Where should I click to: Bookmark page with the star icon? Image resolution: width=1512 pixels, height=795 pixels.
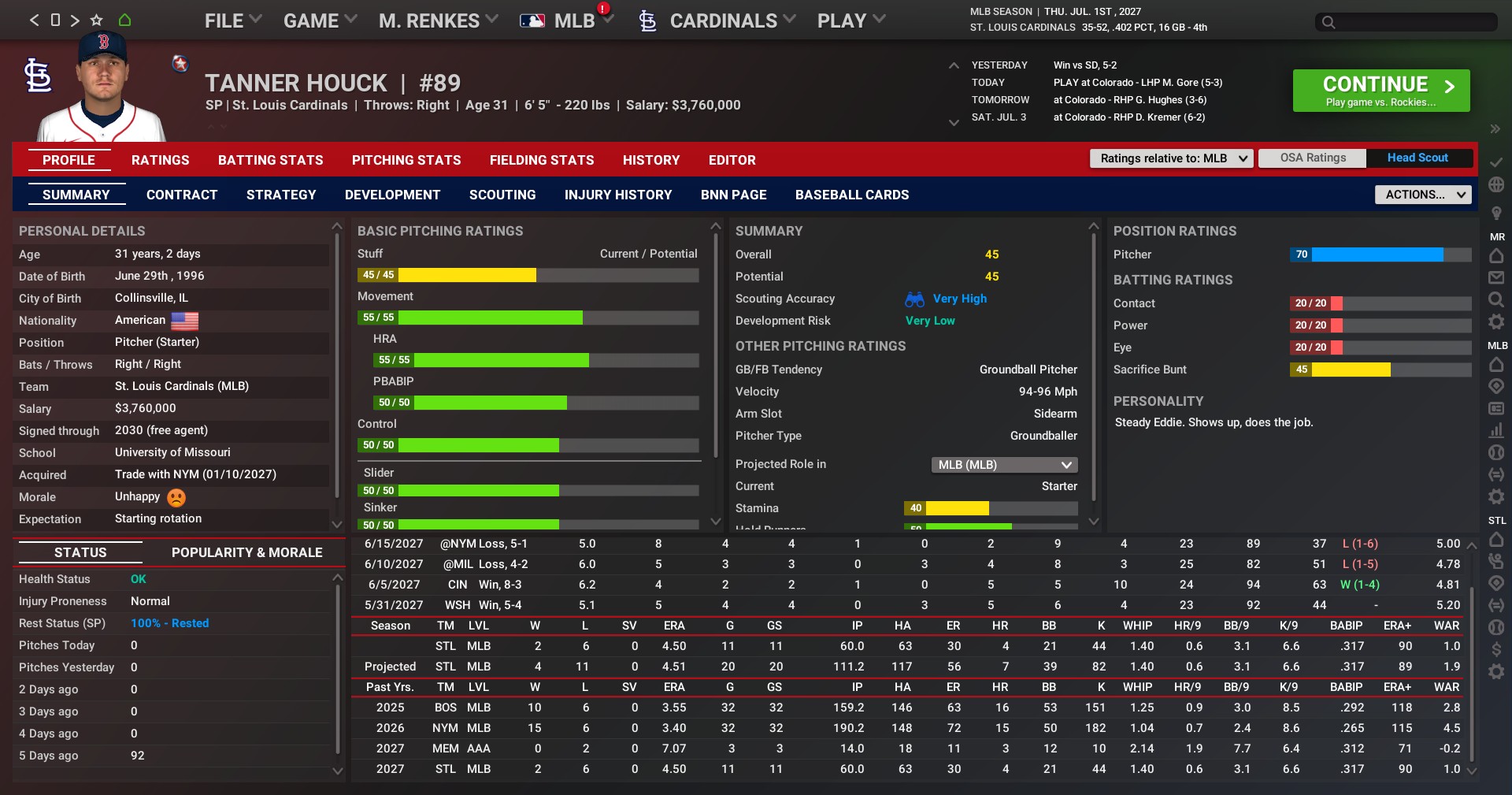point(97,20)
